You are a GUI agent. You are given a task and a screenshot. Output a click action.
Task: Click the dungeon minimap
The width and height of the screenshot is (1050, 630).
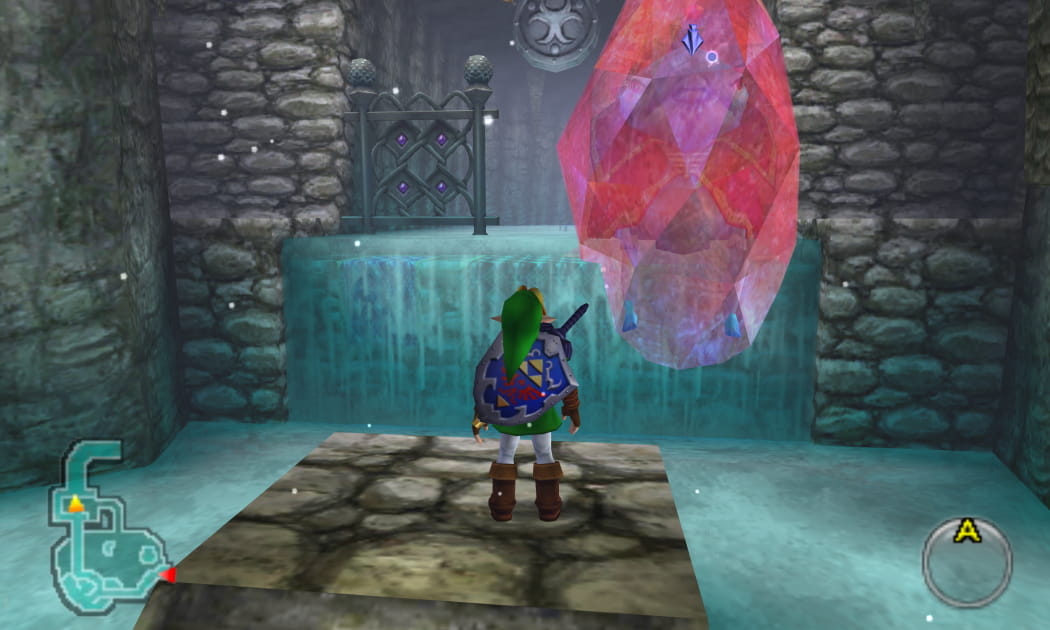[108, 530]
